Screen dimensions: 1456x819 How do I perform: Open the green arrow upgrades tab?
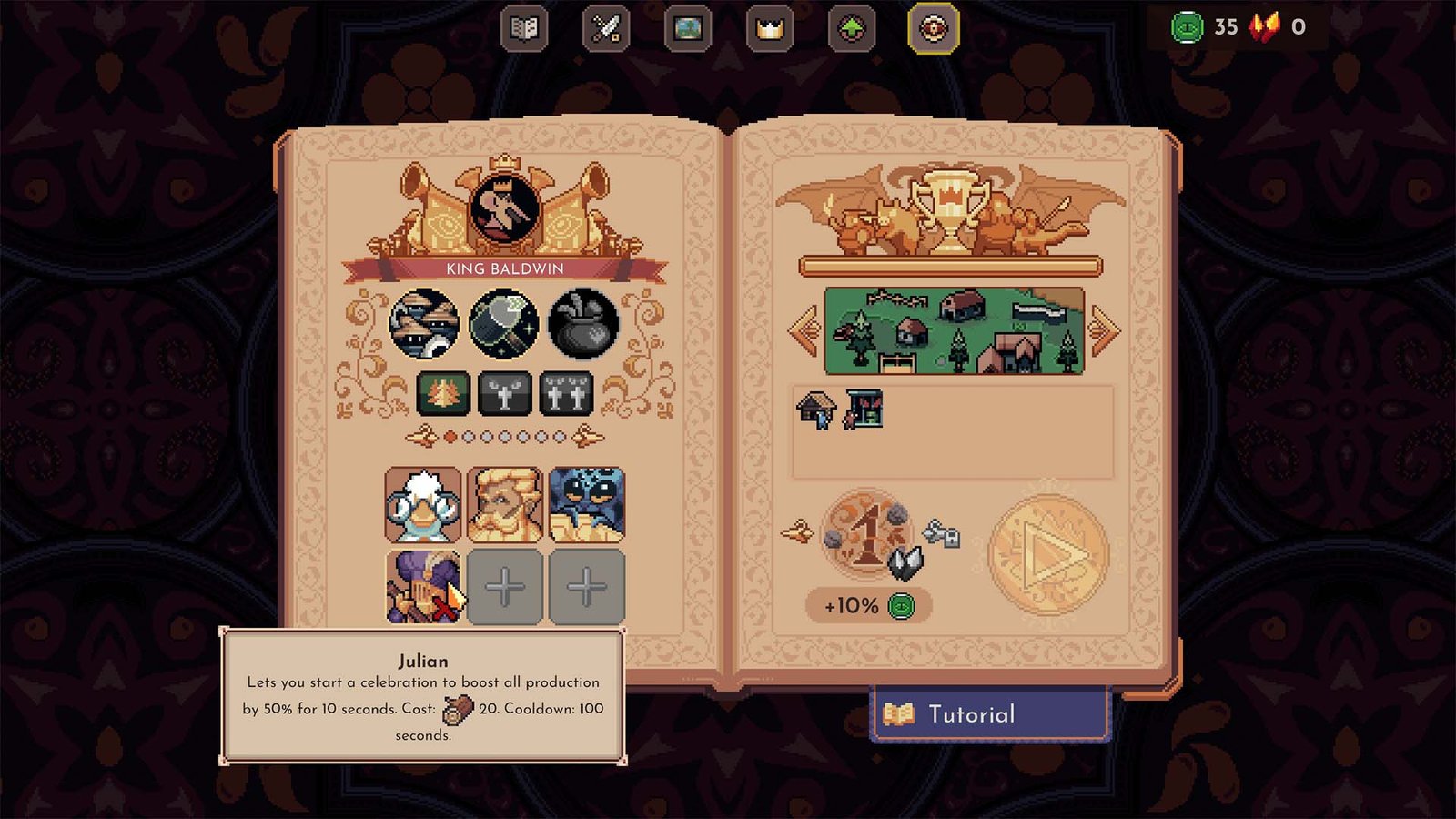click(852, 29)
